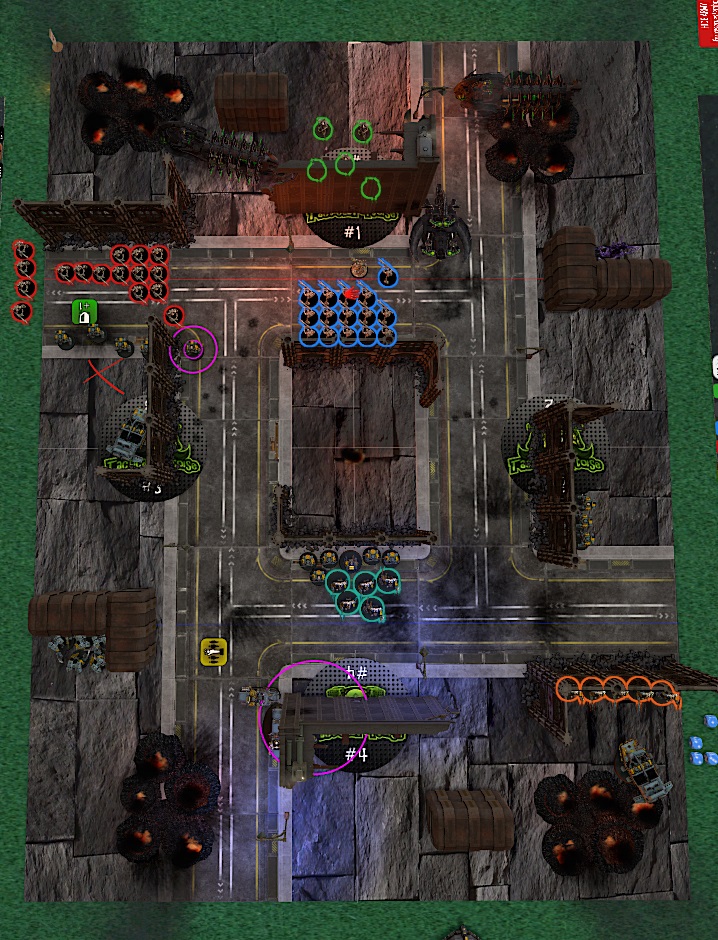Click the #4 objective marker
The image size is (718, 940).
point(356,753)
